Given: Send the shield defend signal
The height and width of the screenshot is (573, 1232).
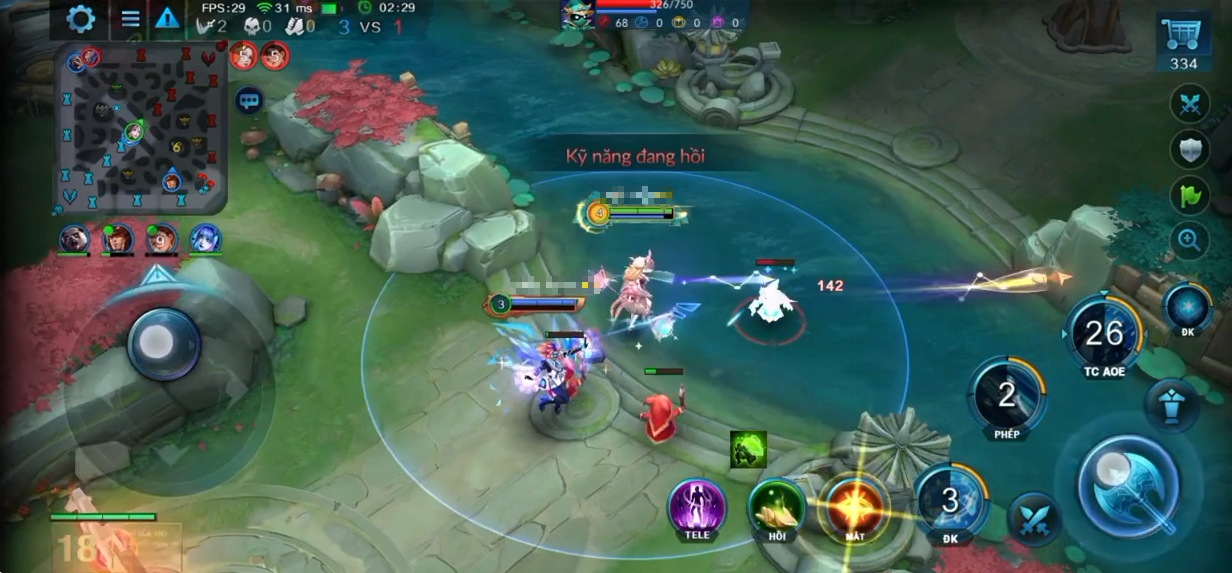Looking at the screenshot, I should click(x=1189, y=150).
